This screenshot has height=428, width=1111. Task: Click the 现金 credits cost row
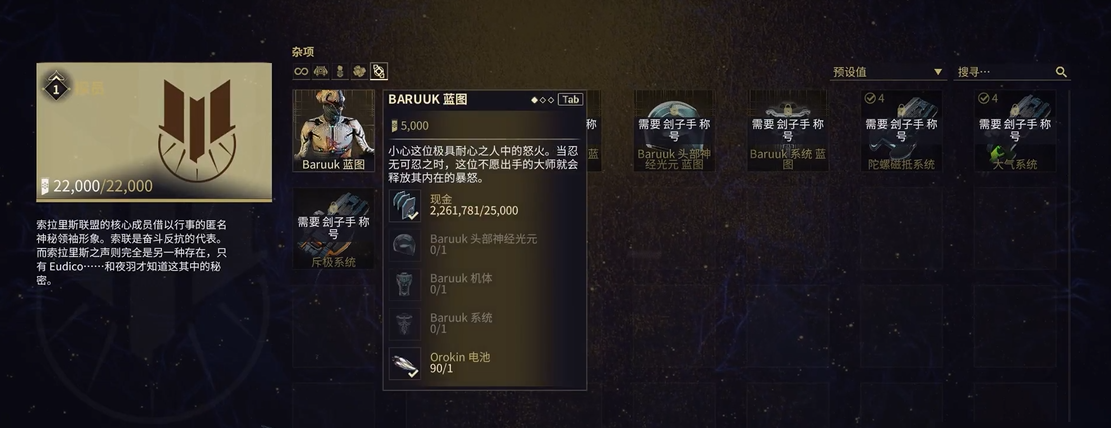click(485, 205)
